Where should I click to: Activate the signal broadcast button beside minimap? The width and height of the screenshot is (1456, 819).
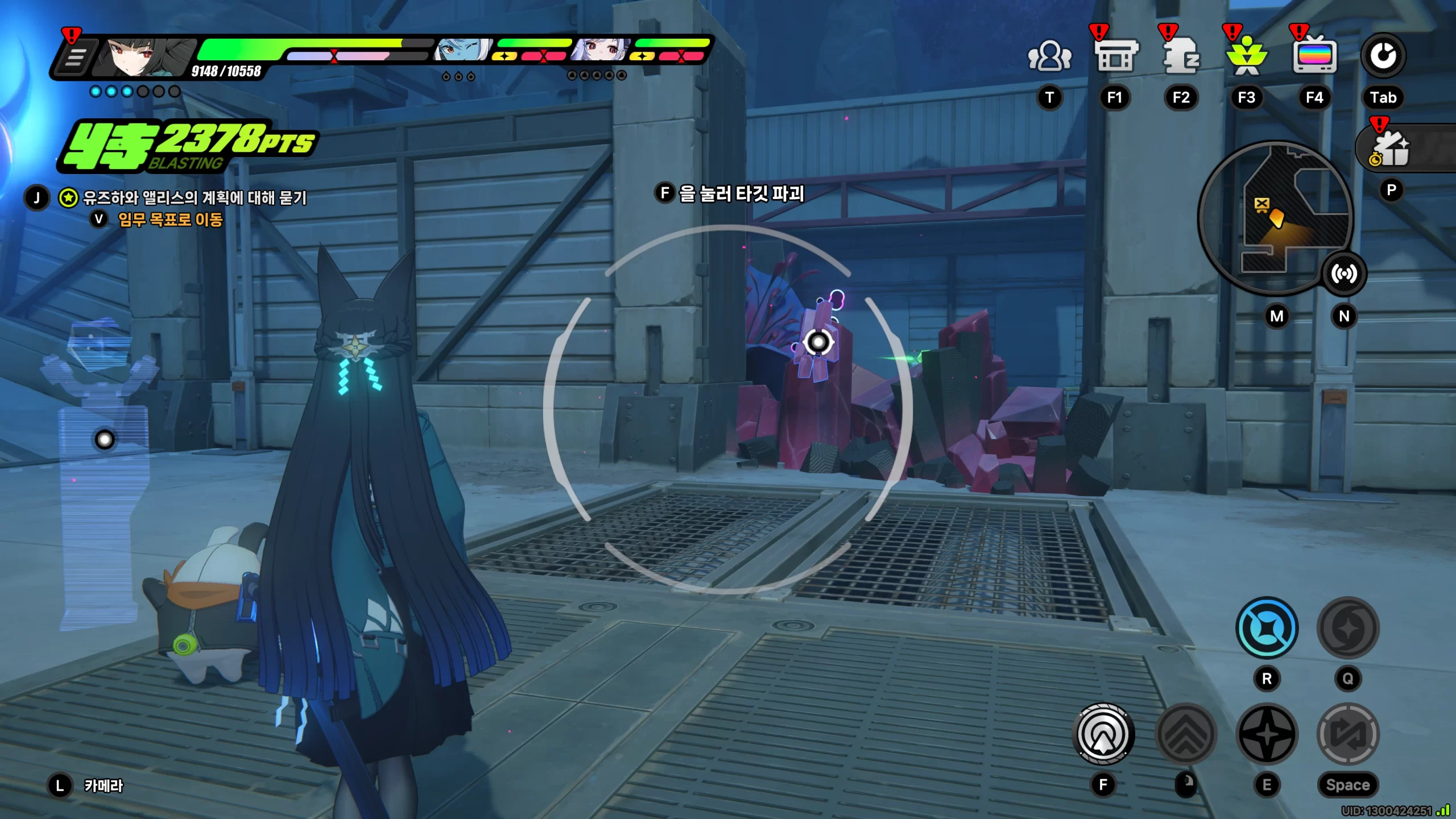pos(1344,274)
